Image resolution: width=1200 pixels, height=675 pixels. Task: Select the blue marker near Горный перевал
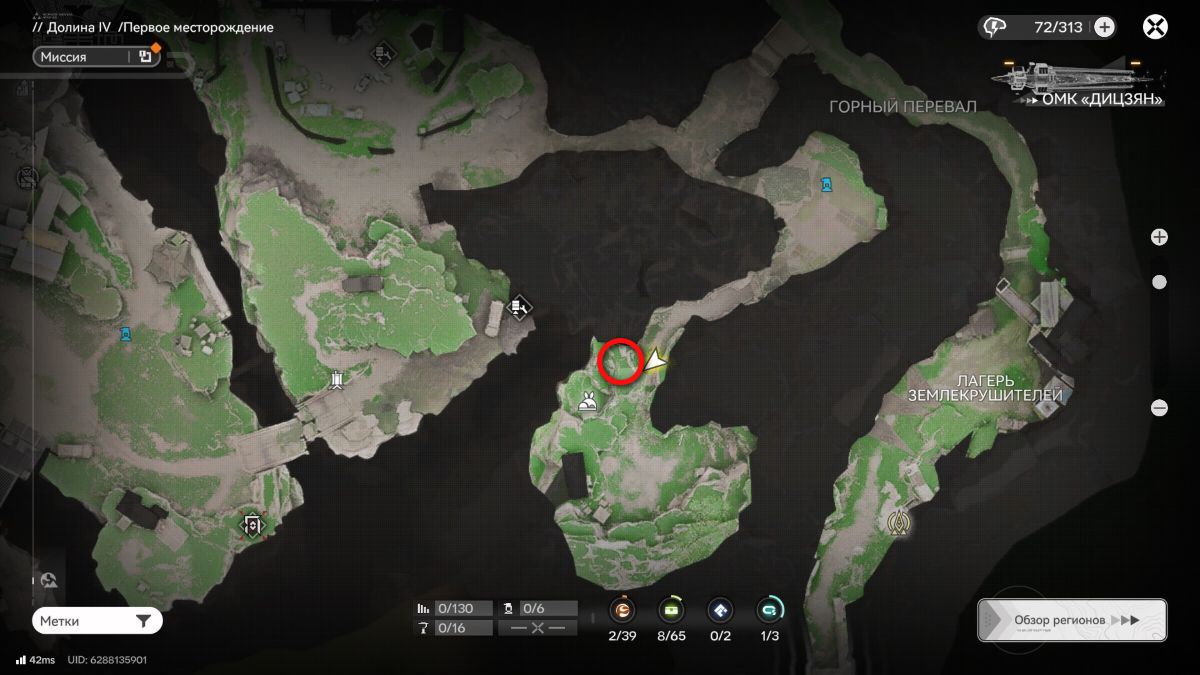(826, 184)
